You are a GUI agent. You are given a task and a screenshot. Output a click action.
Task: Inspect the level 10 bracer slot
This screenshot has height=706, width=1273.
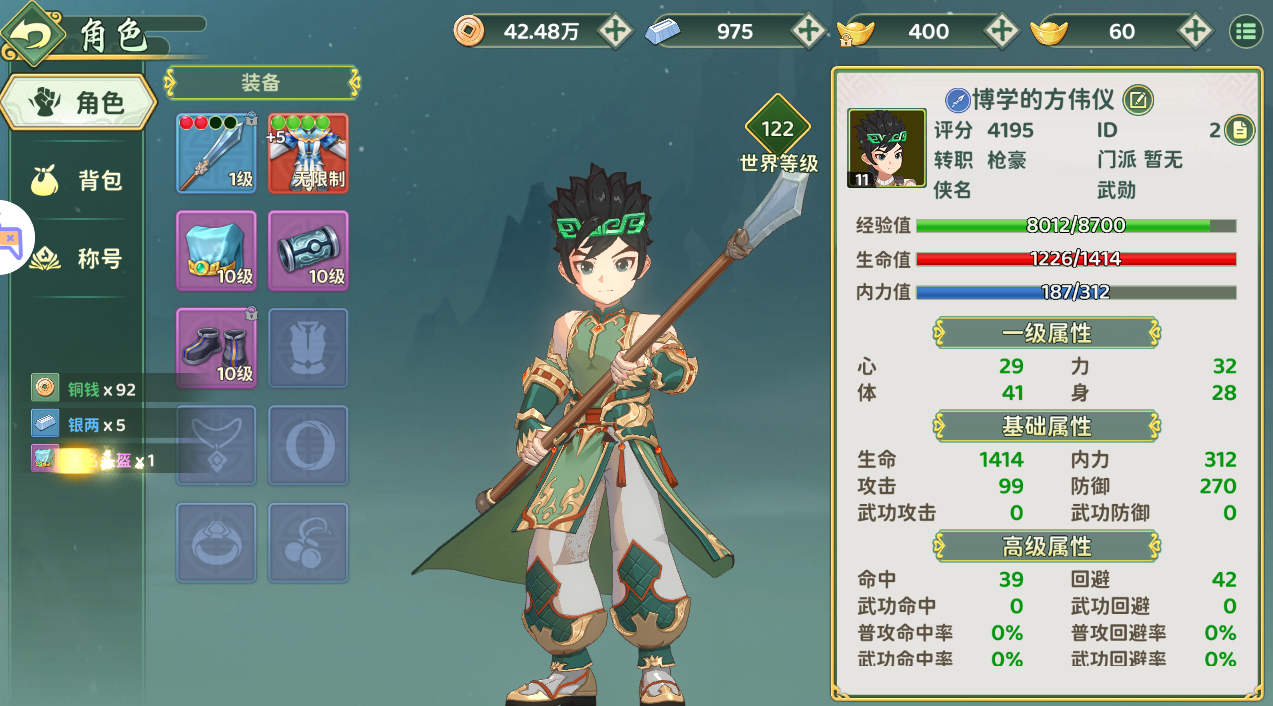point(308,250)
